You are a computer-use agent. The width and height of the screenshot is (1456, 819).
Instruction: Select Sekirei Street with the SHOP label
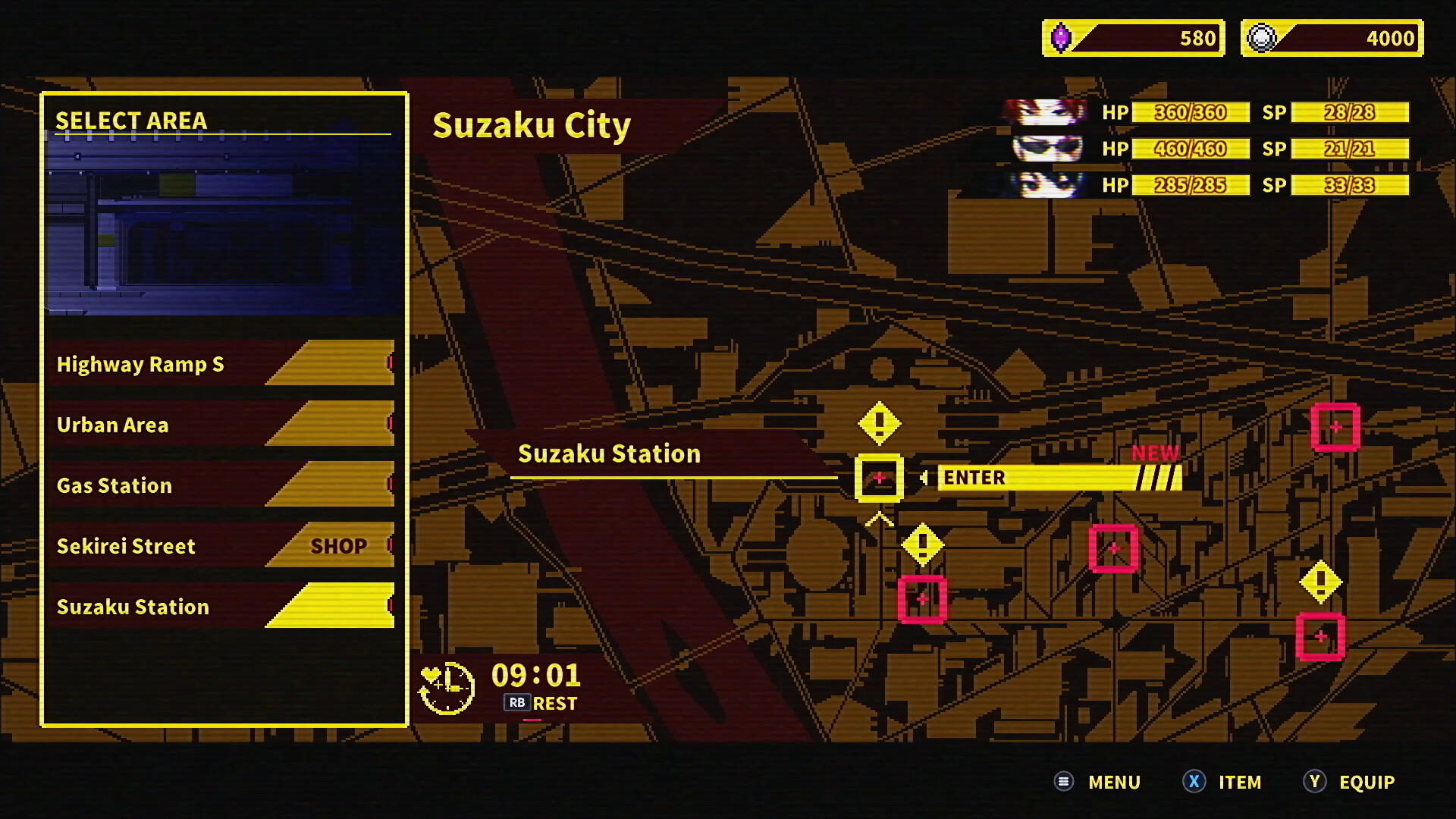pyautogui.click(x=126, y=546)
